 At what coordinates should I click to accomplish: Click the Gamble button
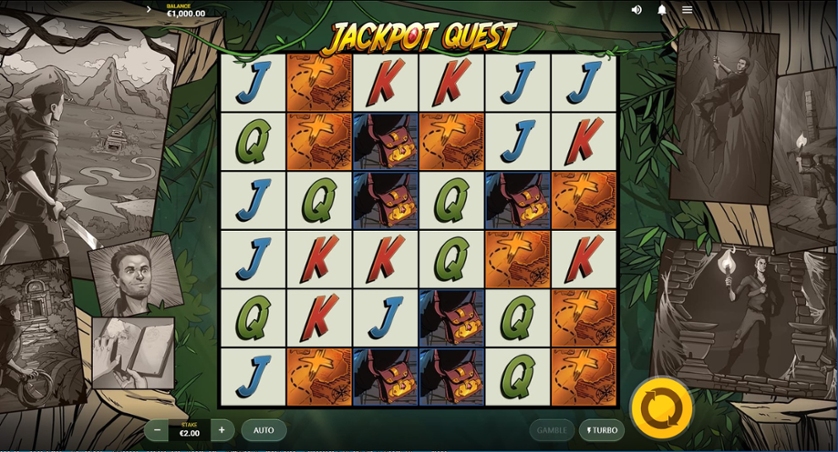tap(552, 430)
